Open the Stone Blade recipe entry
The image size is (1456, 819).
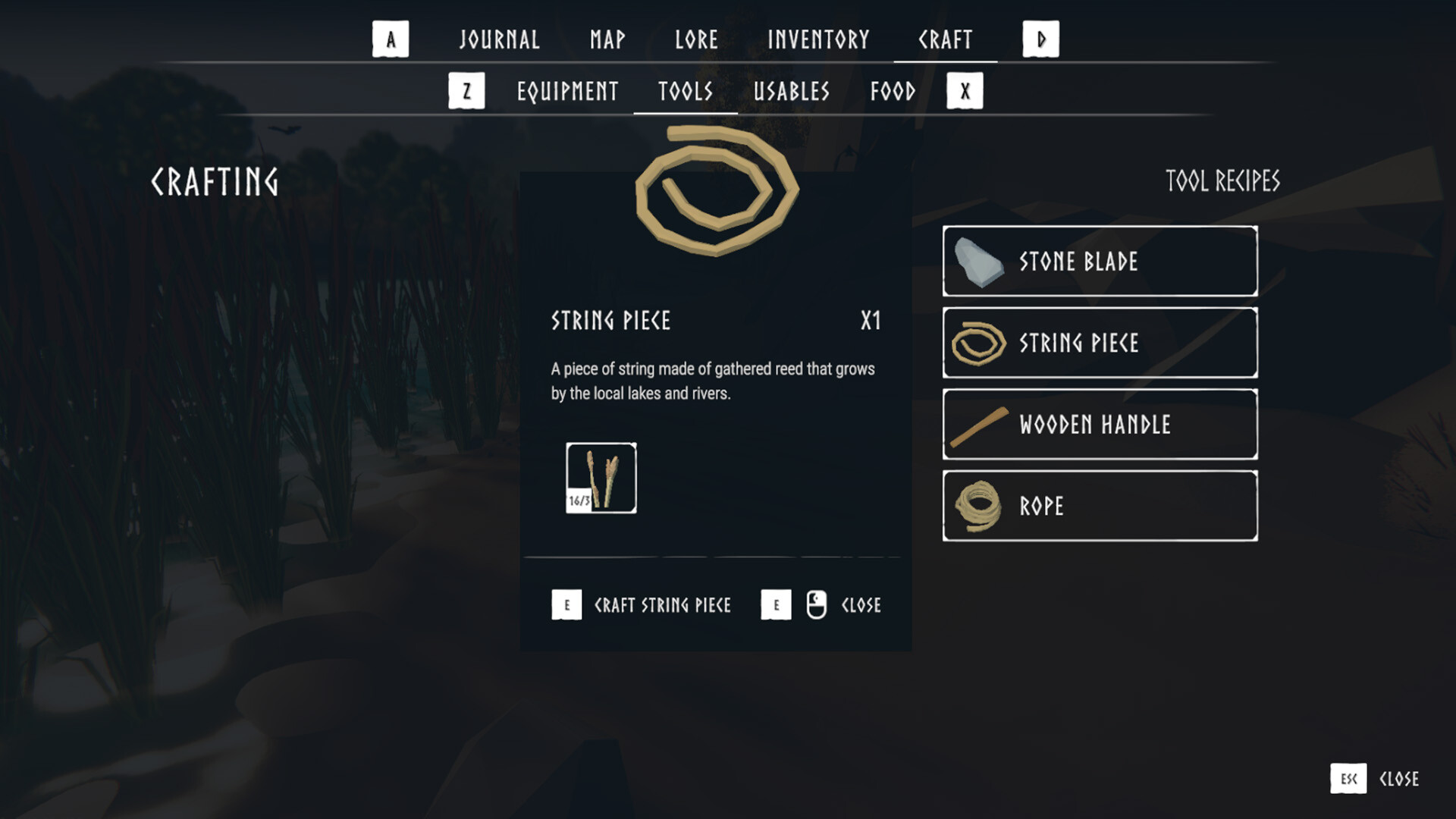coord(1099,260)
